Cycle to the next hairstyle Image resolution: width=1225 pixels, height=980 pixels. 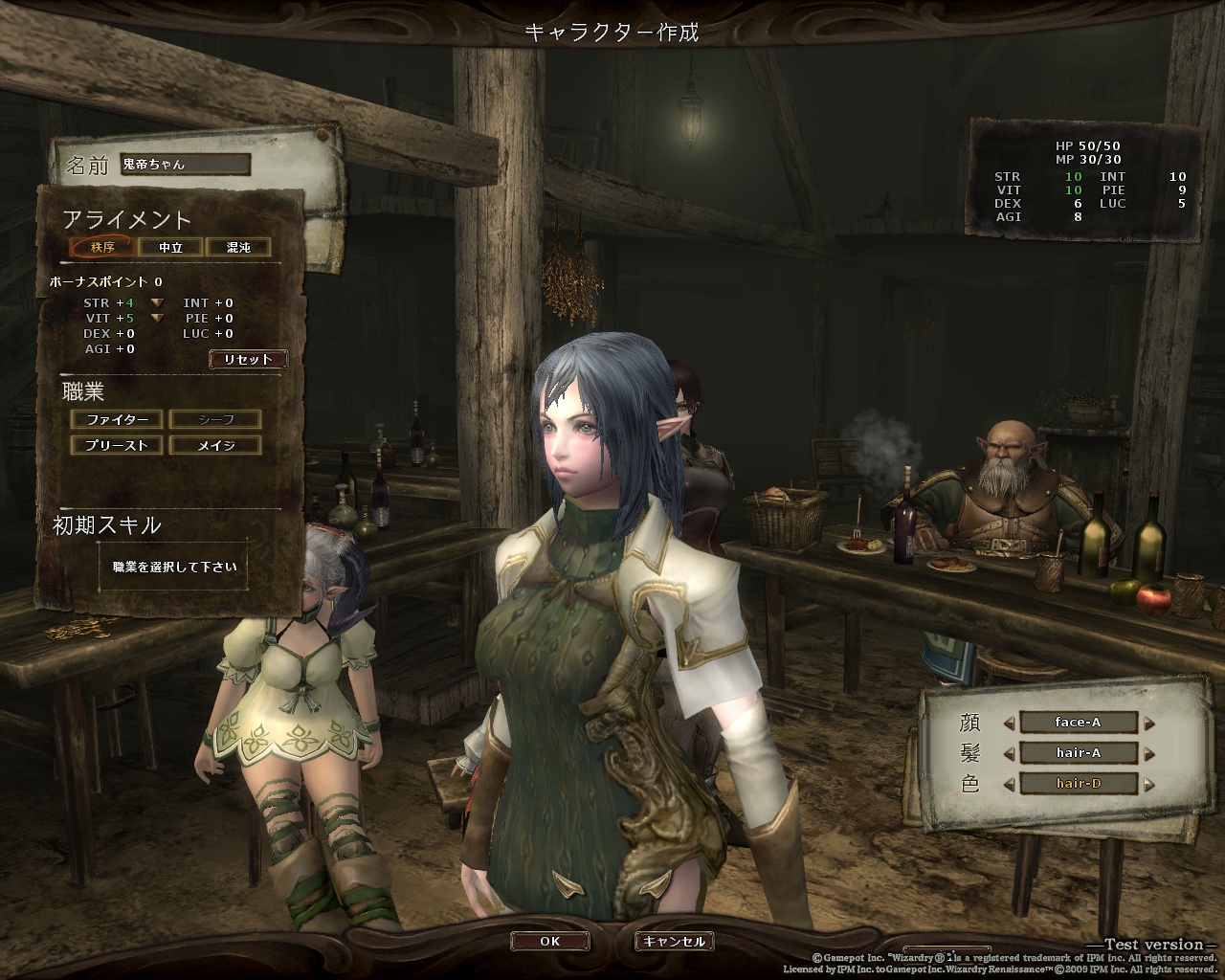click(x=1149, y=753)
